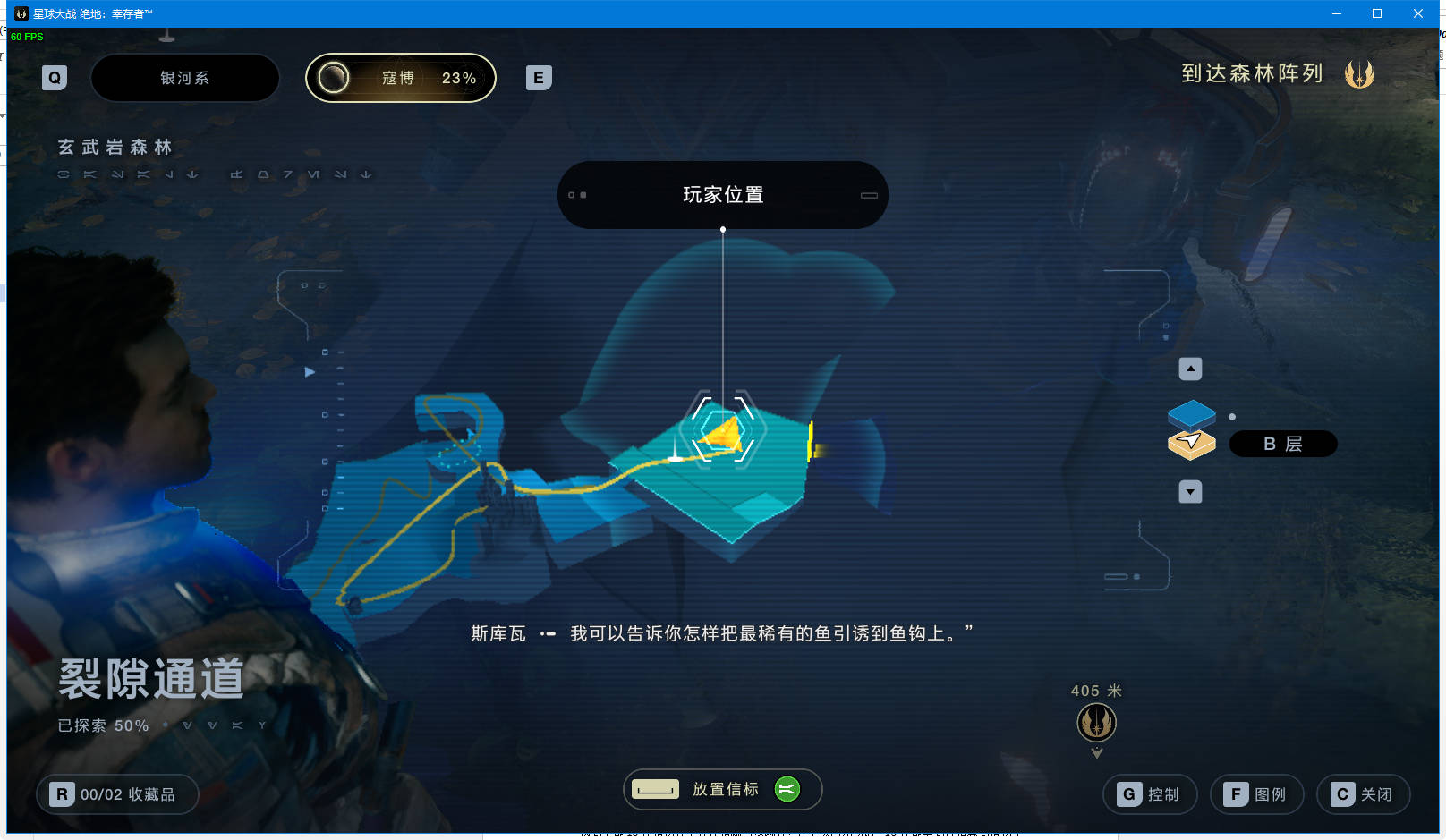Select the objective emblem showing 405 米
Viewport: 1446px width, 840px height.
coord(1096,722)
